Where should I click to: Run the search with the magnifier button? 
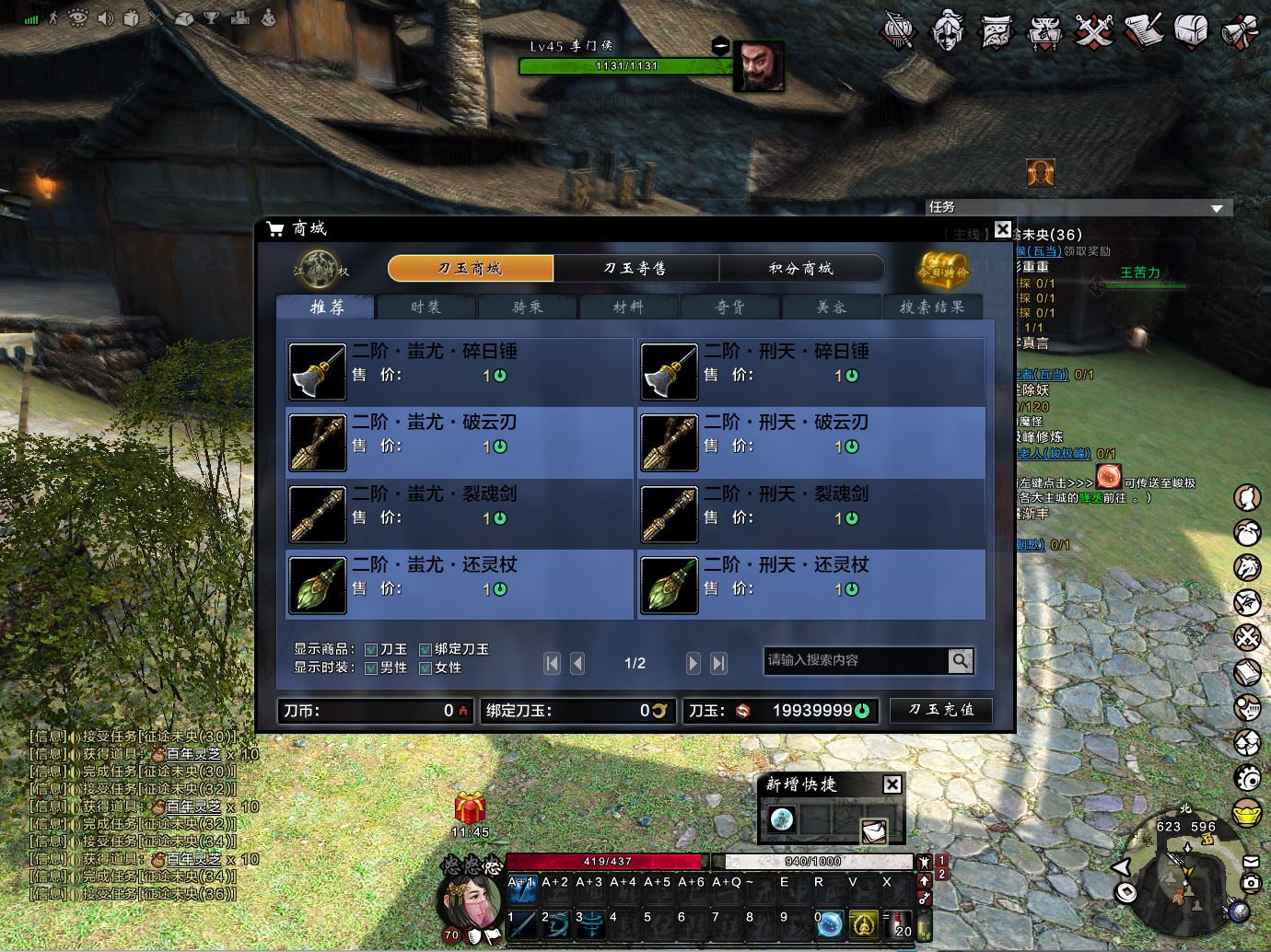tap(960, 660)
